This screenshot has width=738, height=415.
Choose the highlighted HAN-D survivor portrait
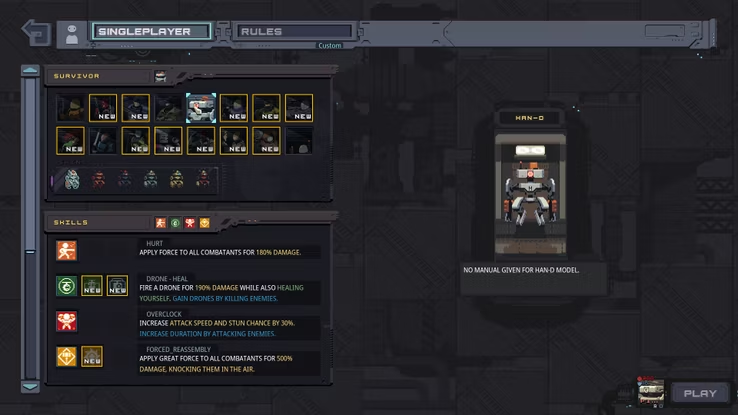click(x=201, y=108)
